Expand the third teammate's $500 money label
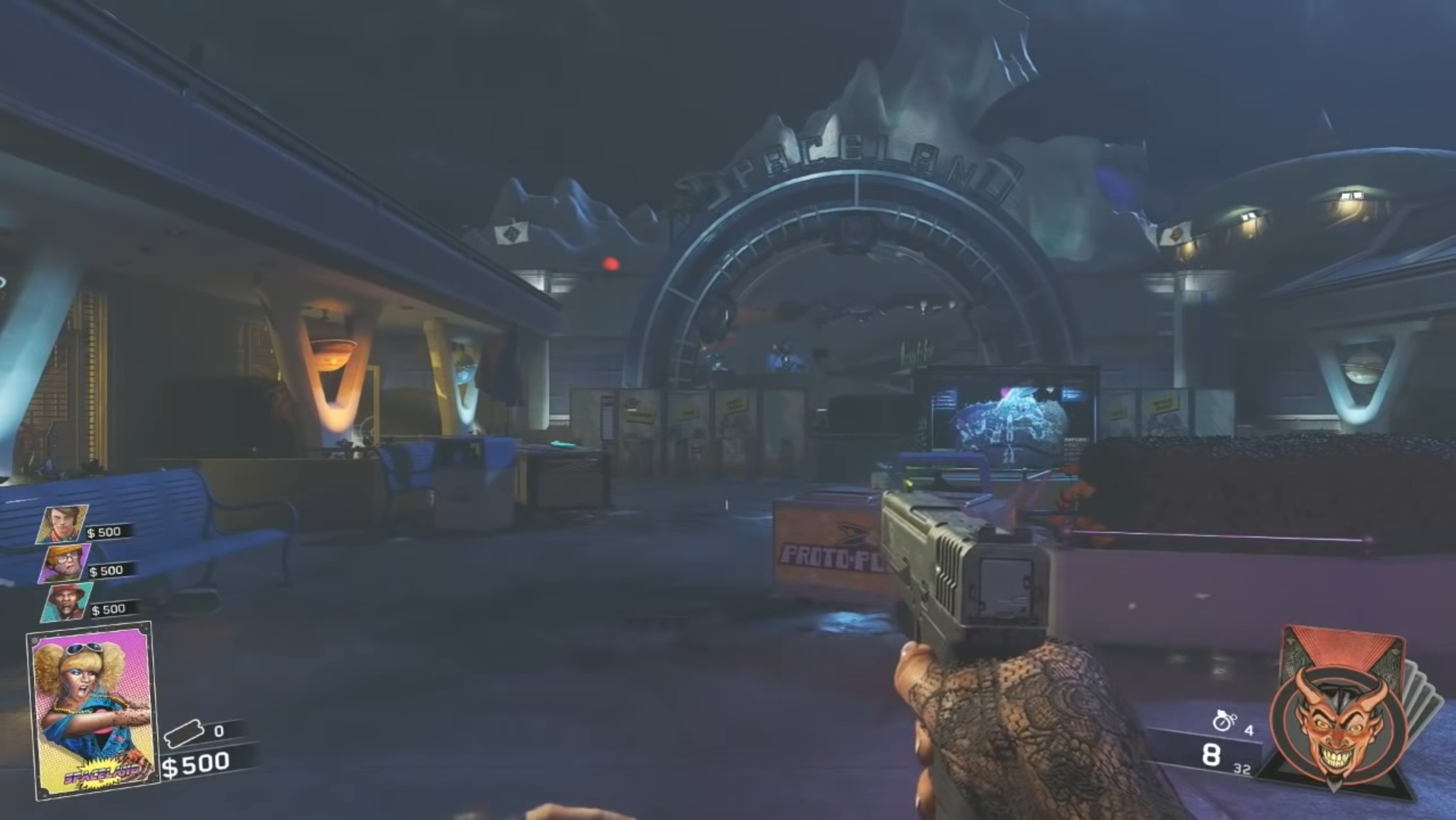The width and height of the screenshot is (1456, 820). (110, 608)
